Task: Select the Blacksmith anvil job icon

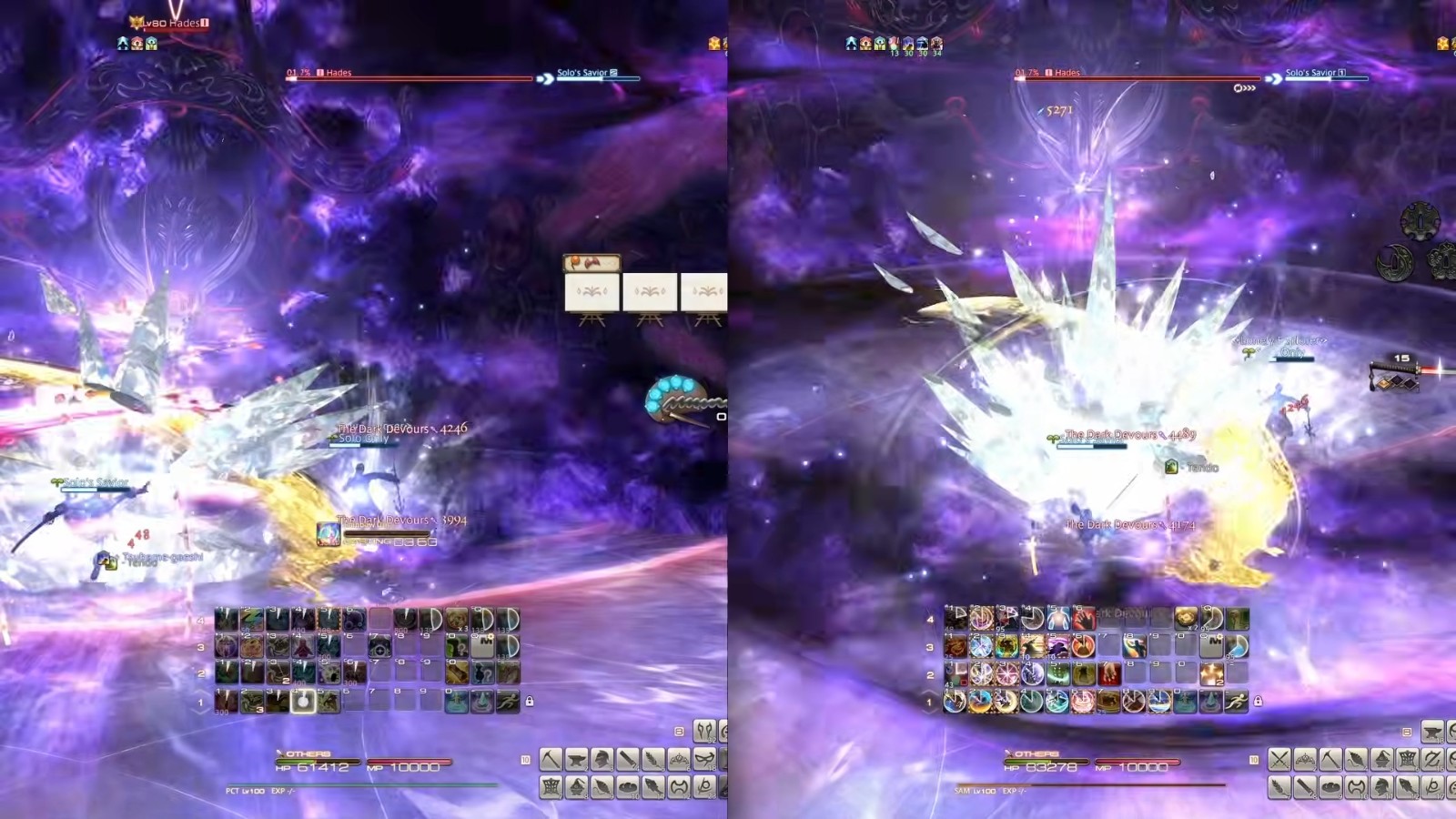Action: (575, 760)
